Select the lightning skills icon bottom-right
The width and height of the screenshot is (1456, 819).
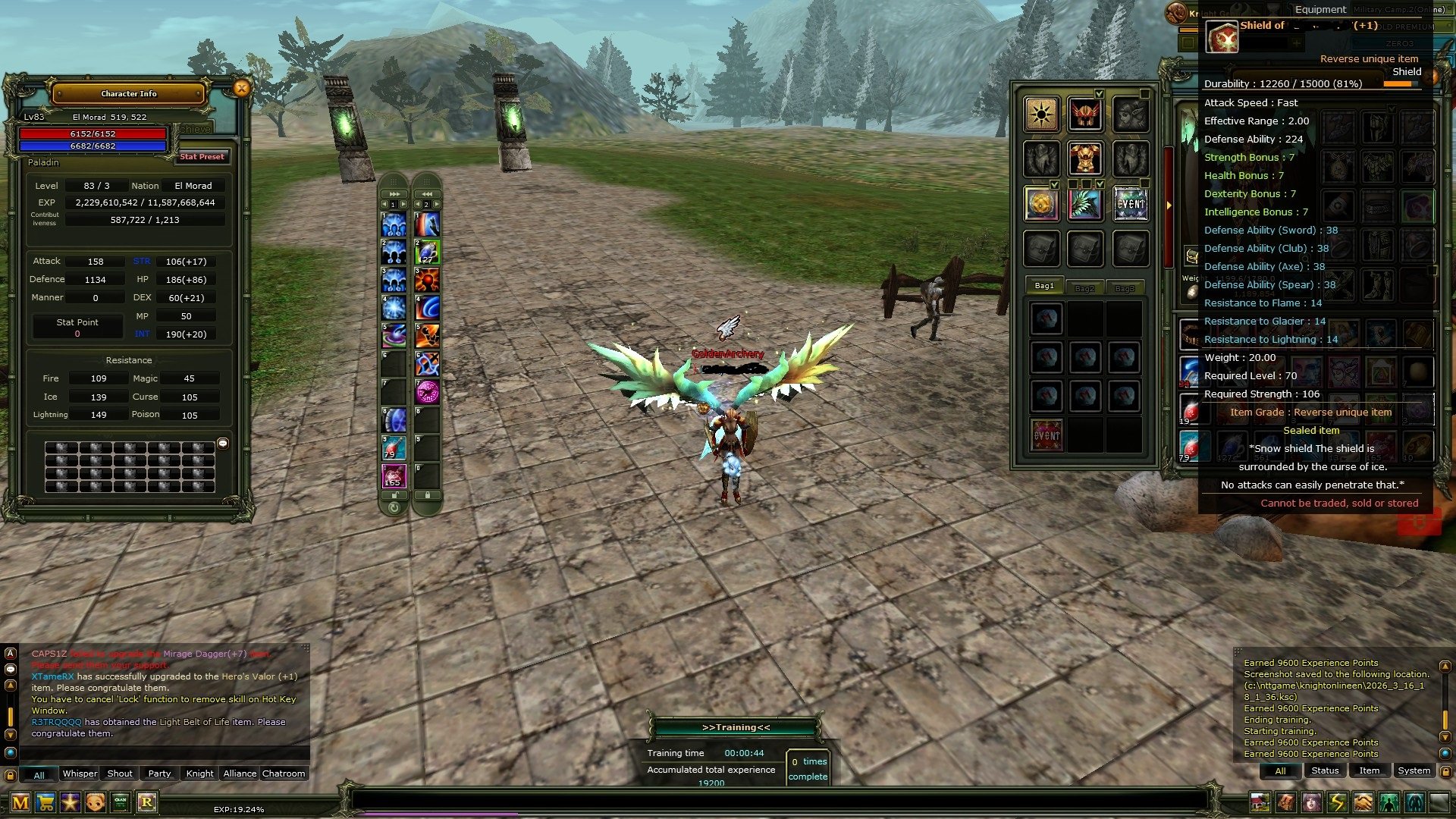coord(1338,801)
